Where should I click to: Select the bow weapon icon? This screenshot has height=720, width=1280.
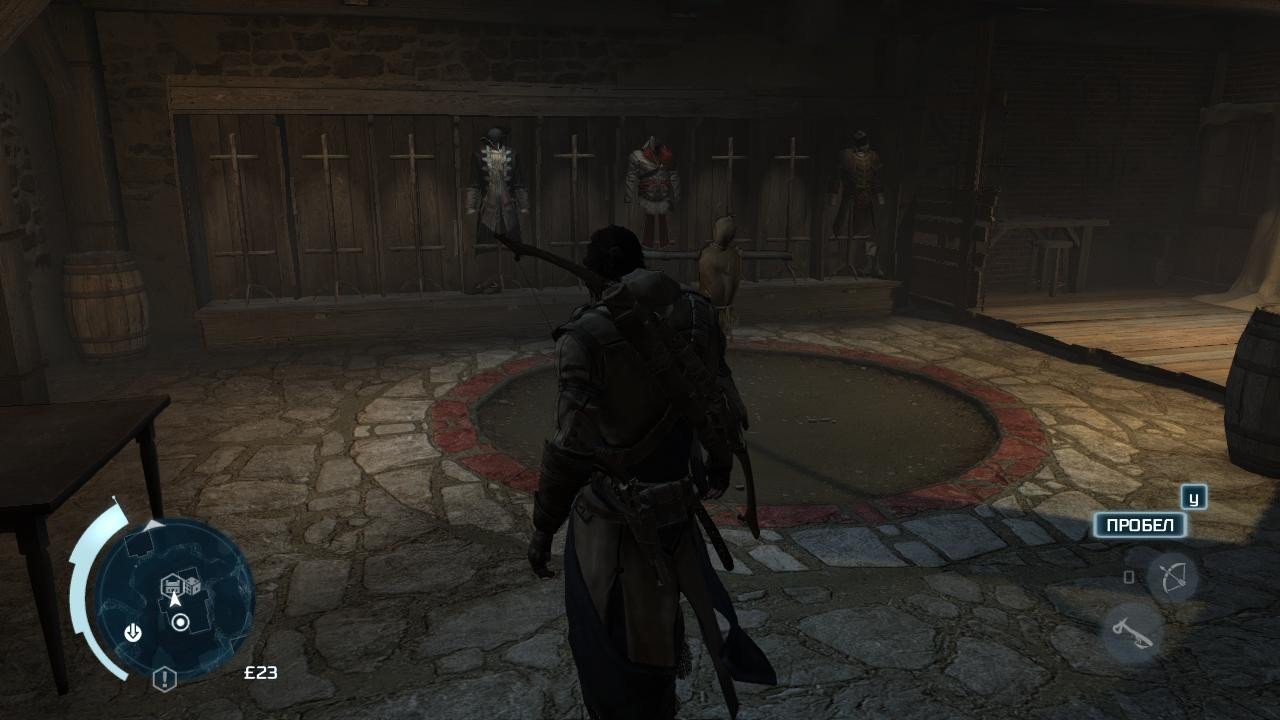pos(1172,577)
